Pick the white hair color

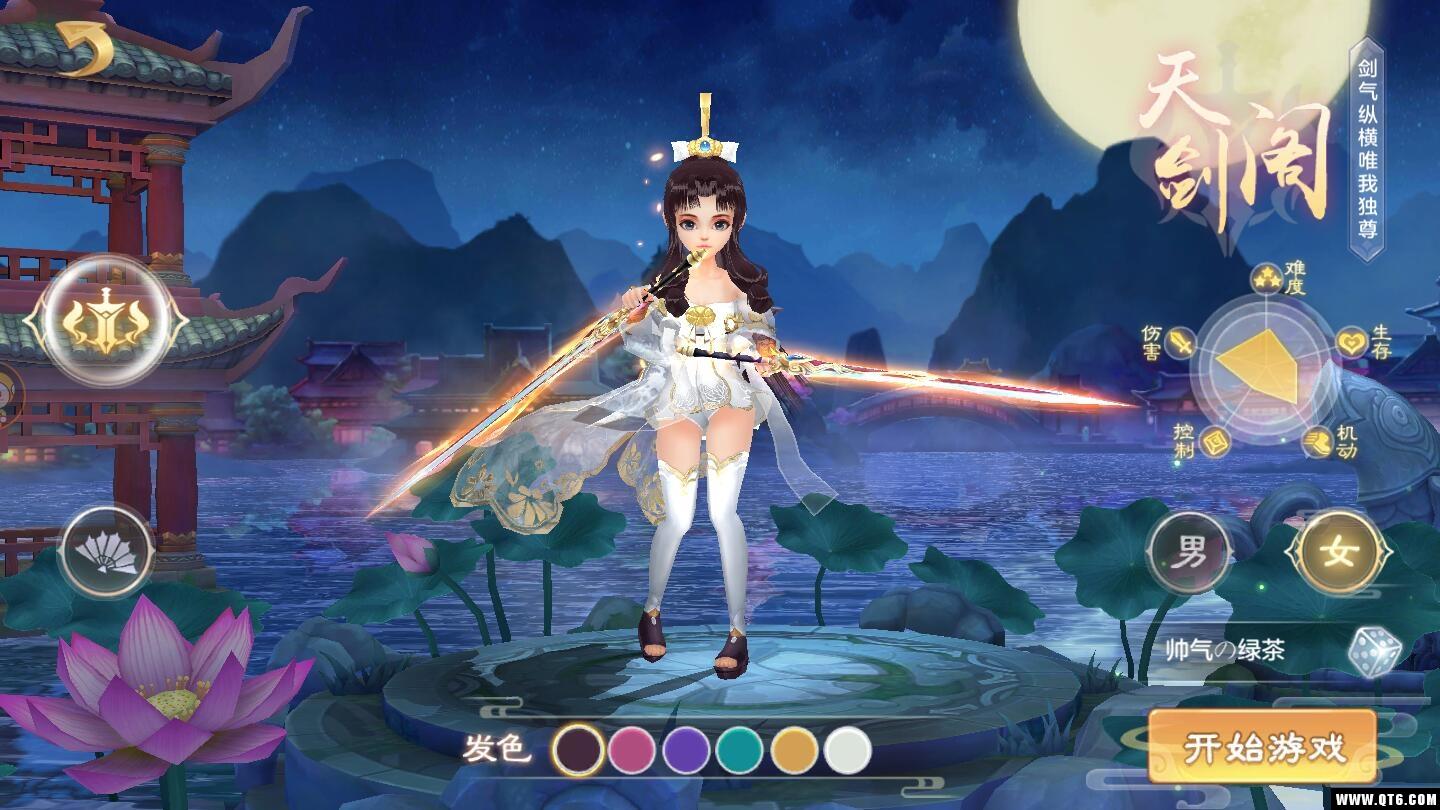[848, 750]
